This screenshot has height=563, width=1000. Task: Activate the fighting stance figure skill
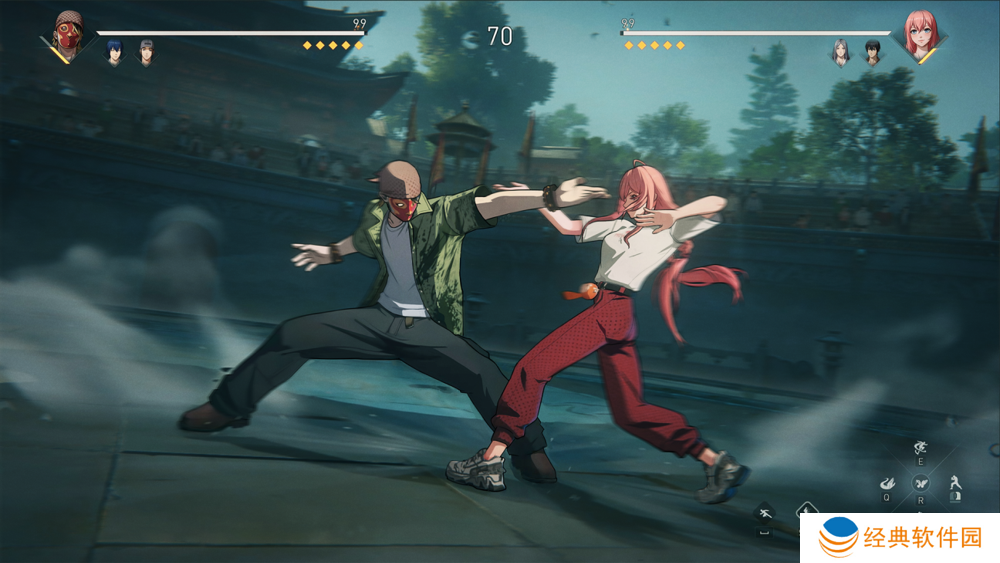(x=955, y=481)
